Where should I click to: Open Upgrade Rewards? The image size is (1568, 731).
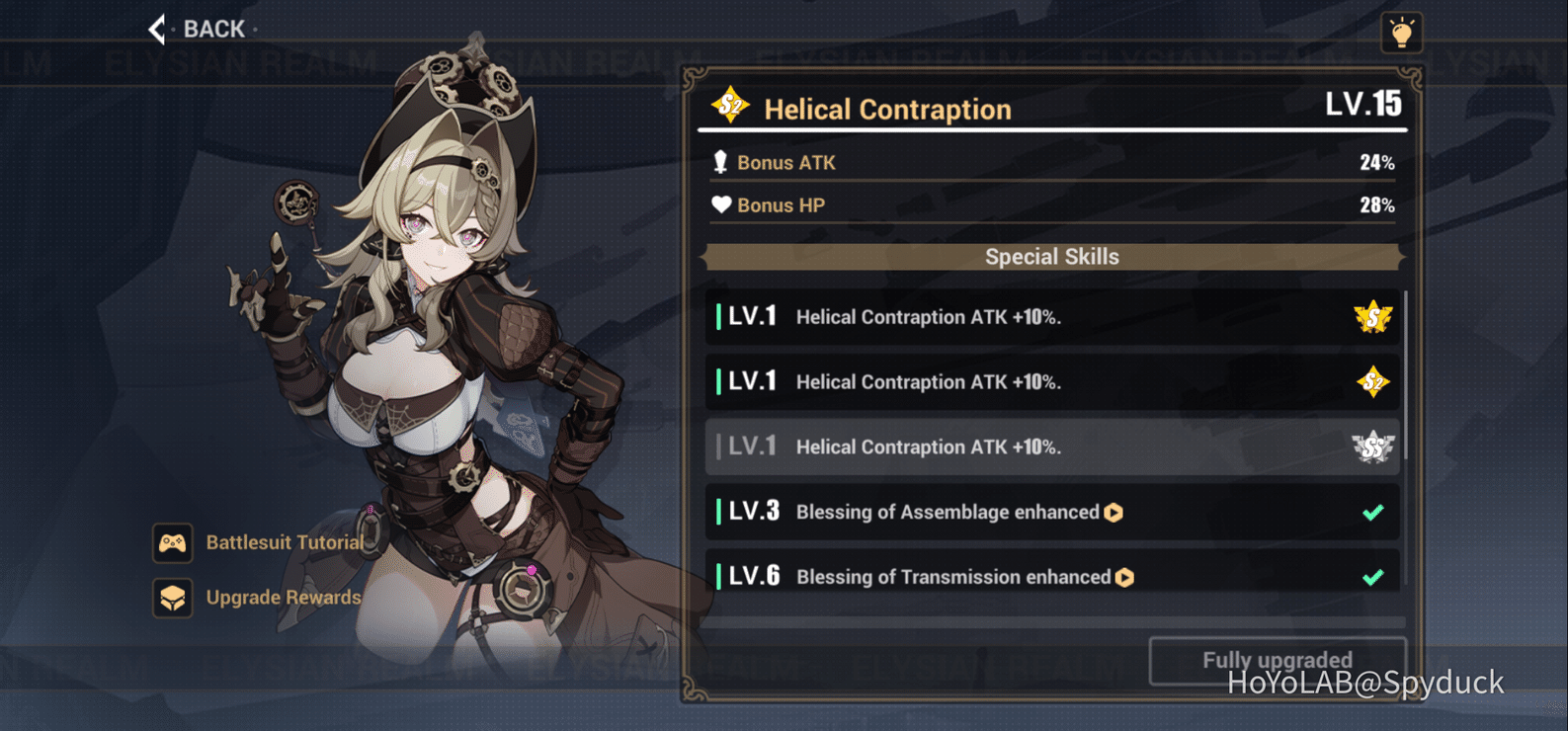[x=283, y=598]
